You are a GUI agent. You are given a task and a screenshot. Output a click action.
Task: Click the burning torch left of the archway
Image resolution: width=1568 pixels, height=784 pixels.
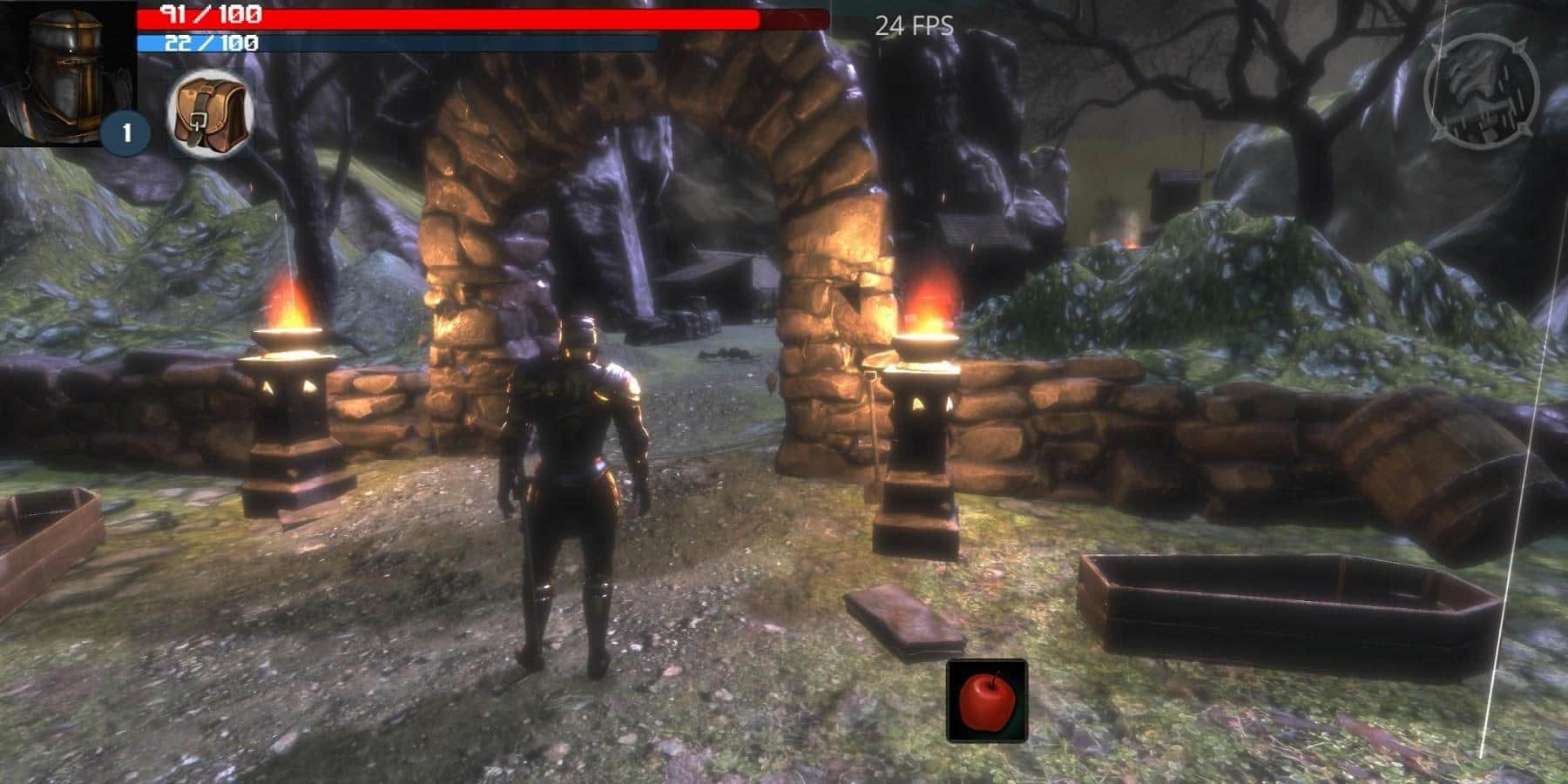[x=290, y=305]
